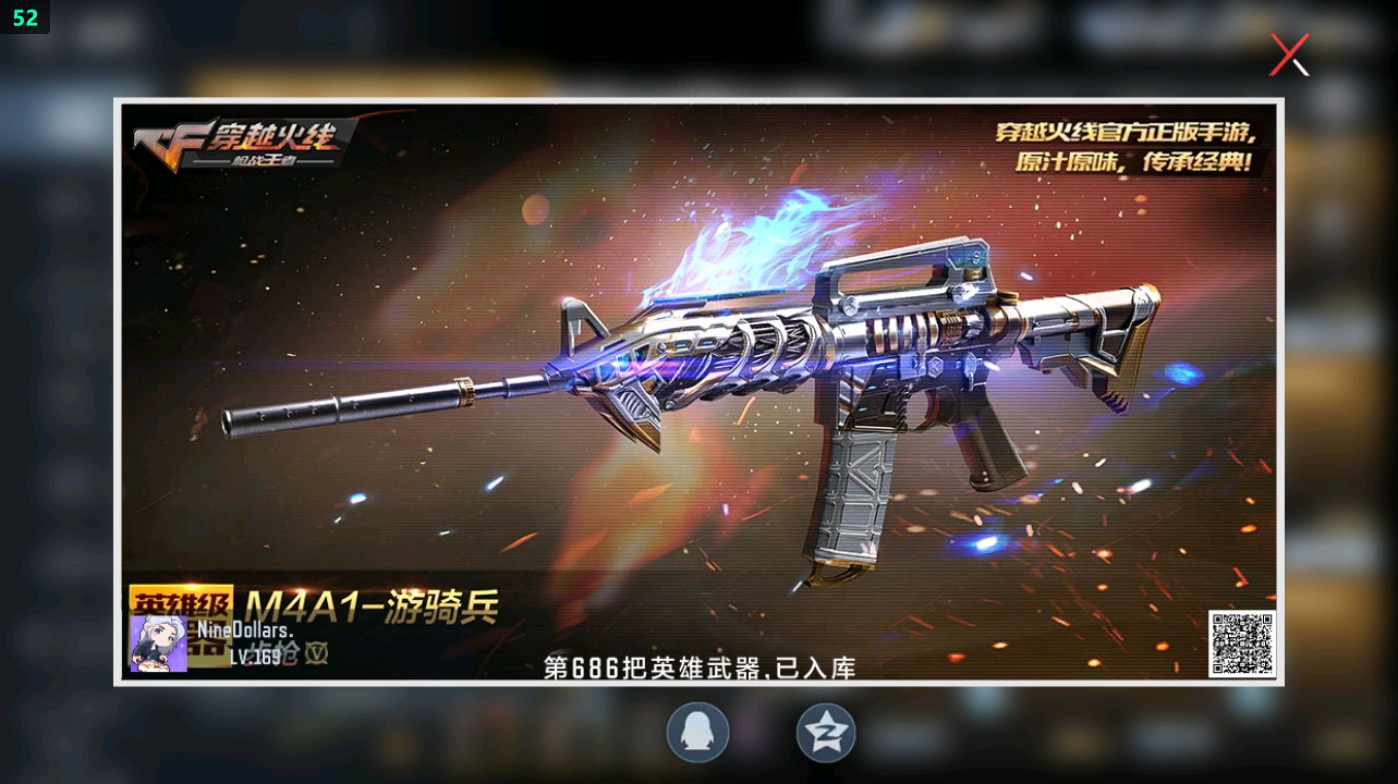Tap the QQ penguin share icon
Screen dimensions: 1398x784
tap(698, 732)
